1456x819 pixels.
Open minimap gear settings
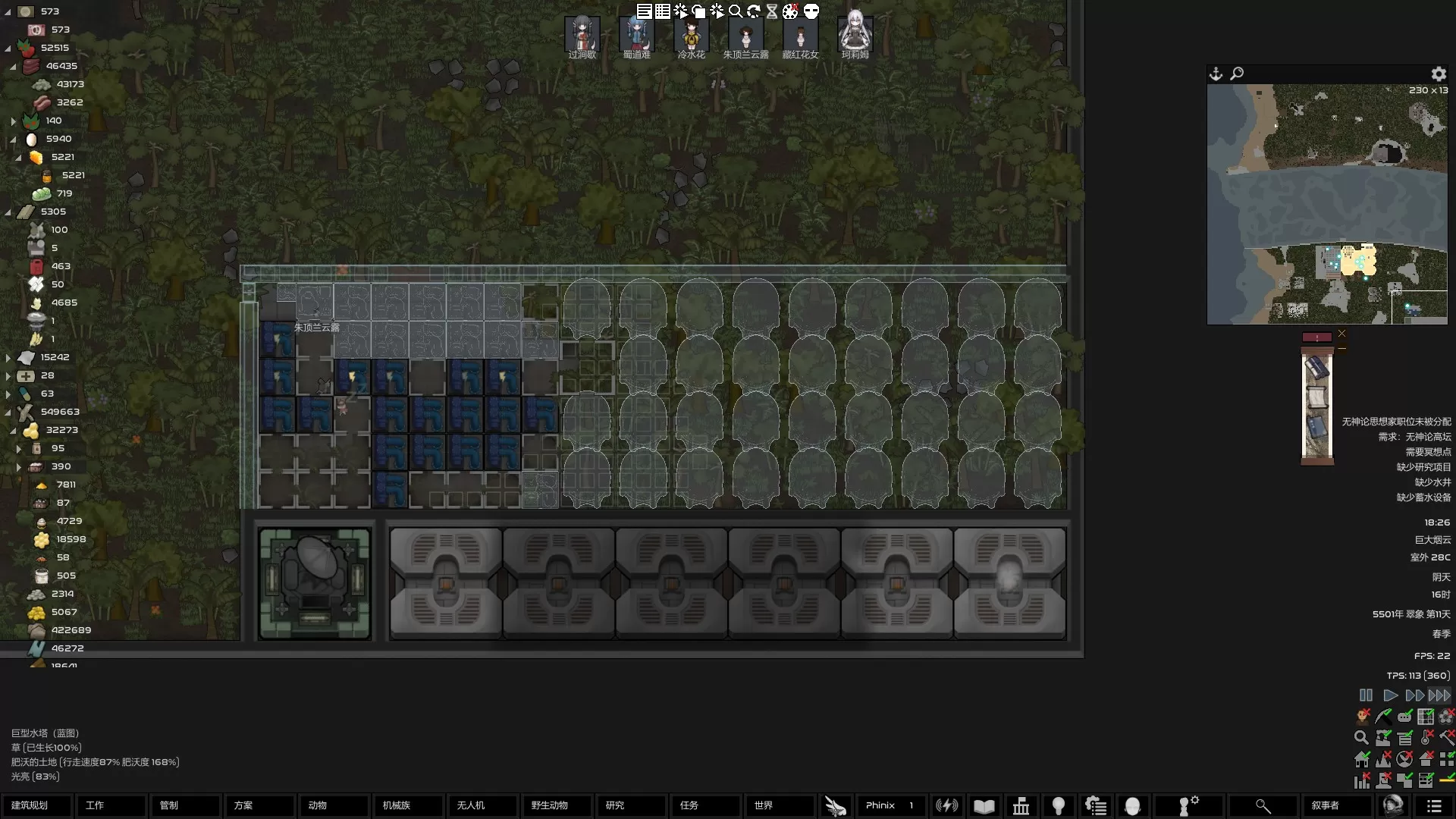1439,74
